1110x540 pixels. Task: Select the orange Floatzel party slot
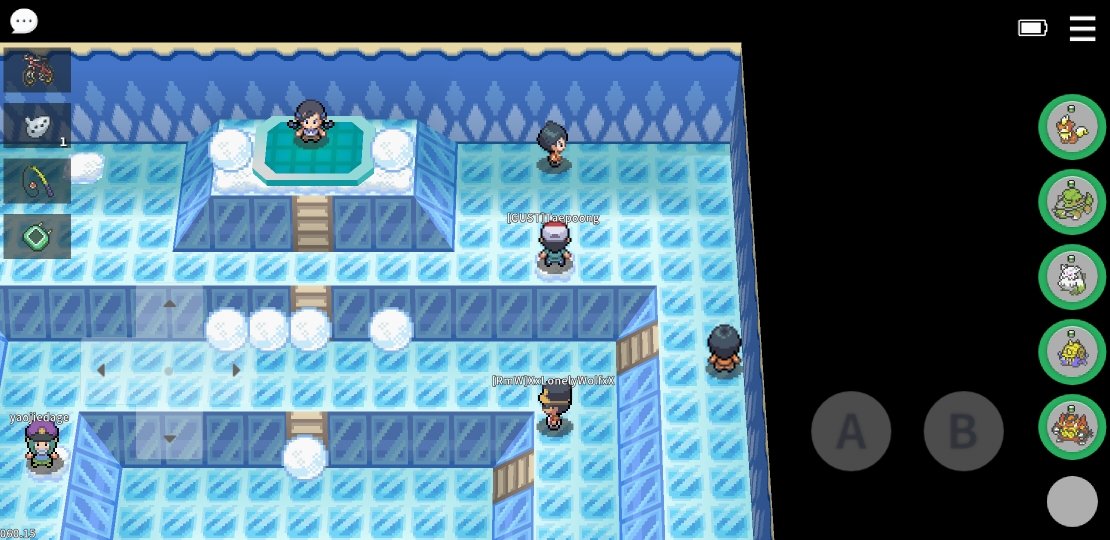(1071, 127)
